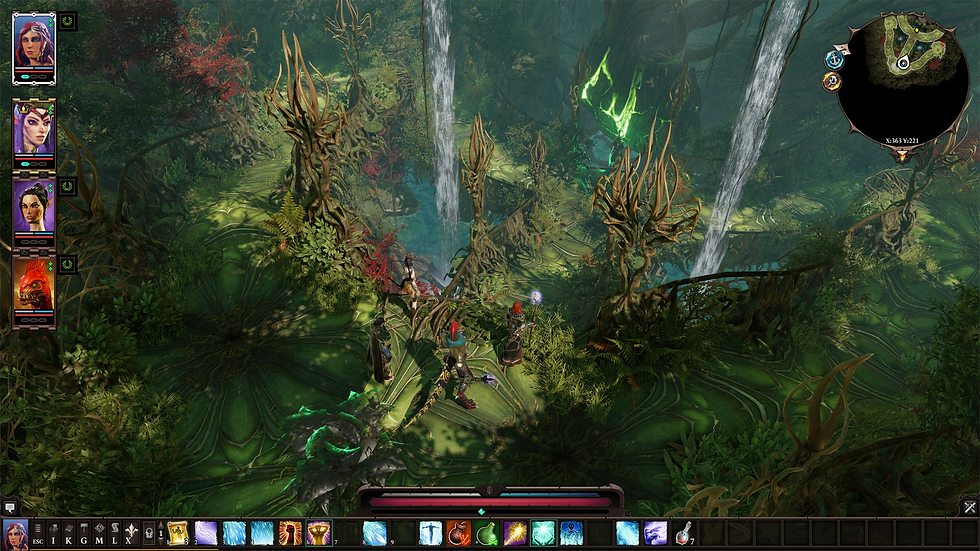The image size is (980, 551).
Task: Use the golden scroll in the hotbar
Action: [x=178, y=533]
